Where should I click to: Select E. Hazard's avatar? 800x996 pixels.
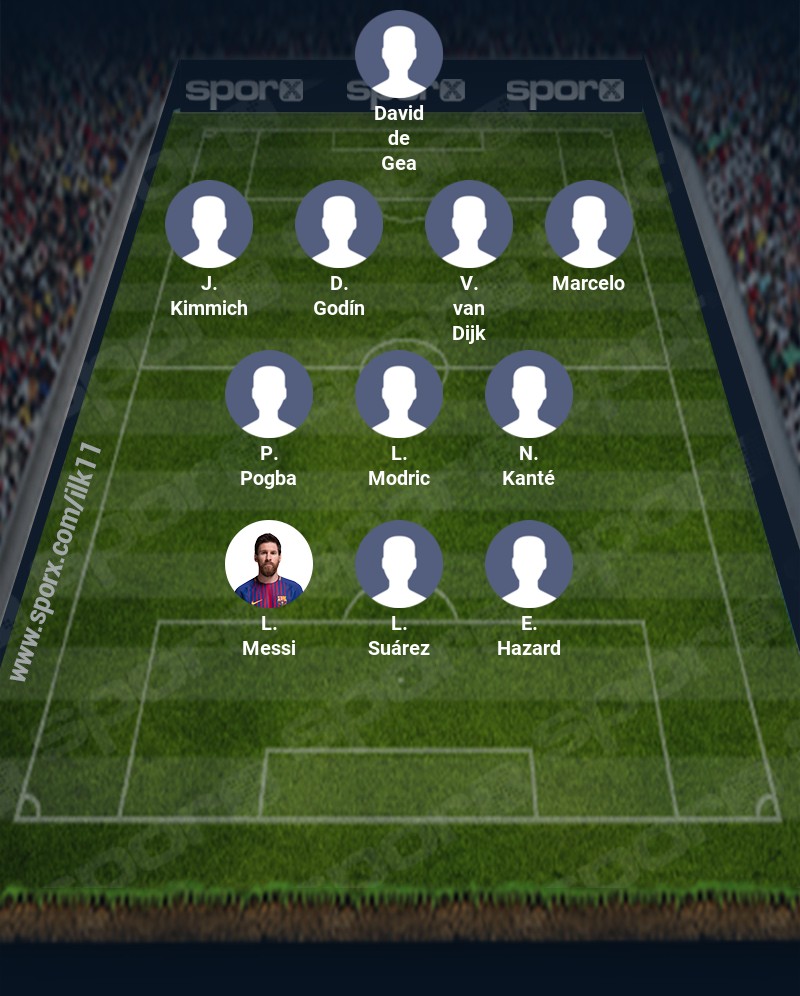tap(529, 564)
